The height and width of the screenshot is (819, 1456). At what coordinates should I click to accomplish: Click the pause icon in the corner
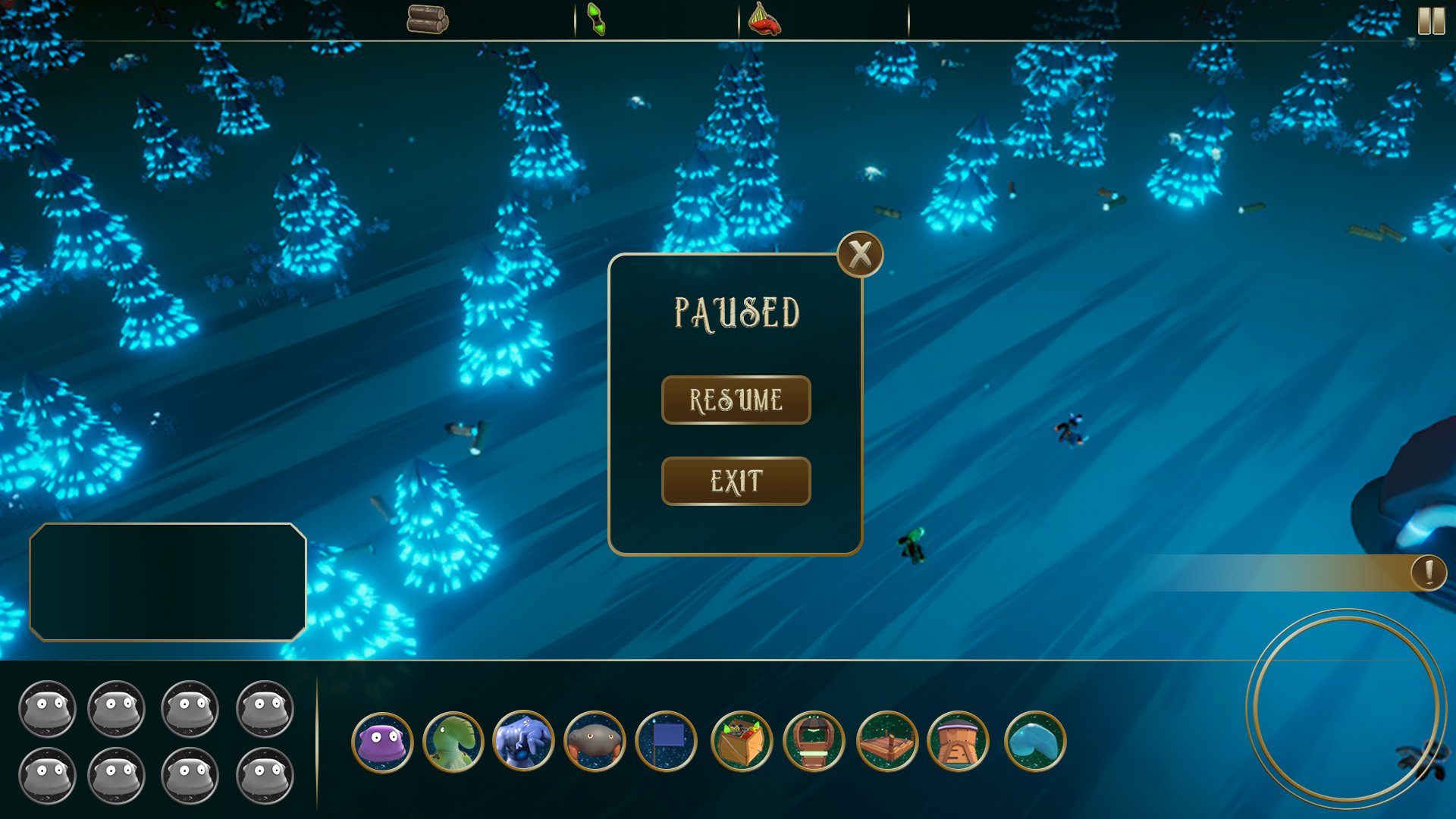coord(1431,20)
